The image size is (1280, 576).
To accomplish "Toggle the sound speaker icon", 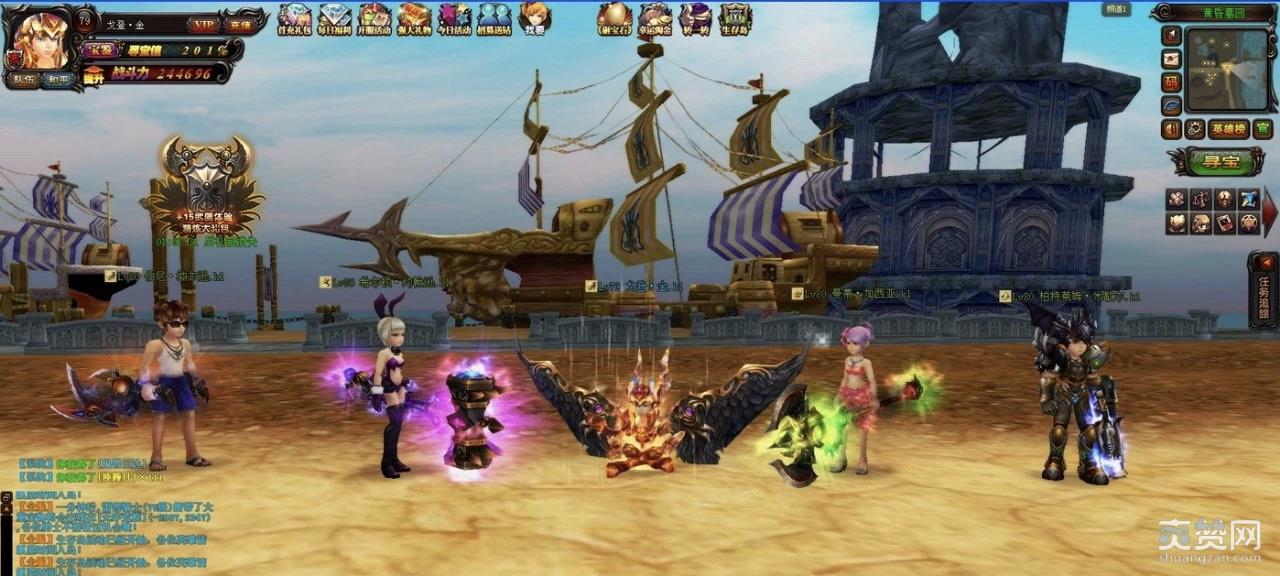I will (1171, 129).
